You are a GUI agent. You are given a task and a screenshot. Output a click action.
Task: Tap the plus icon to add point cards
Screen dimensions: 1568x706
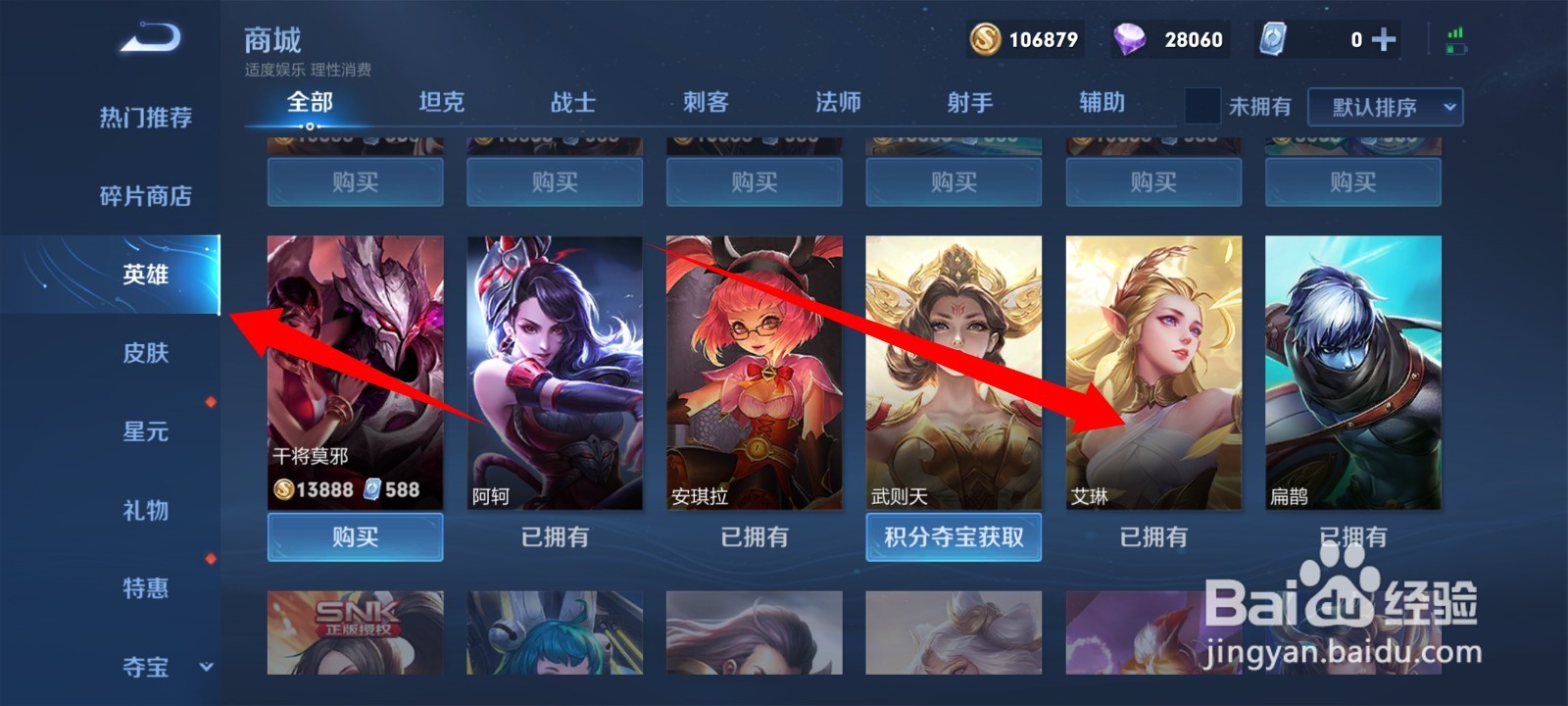1383,41
